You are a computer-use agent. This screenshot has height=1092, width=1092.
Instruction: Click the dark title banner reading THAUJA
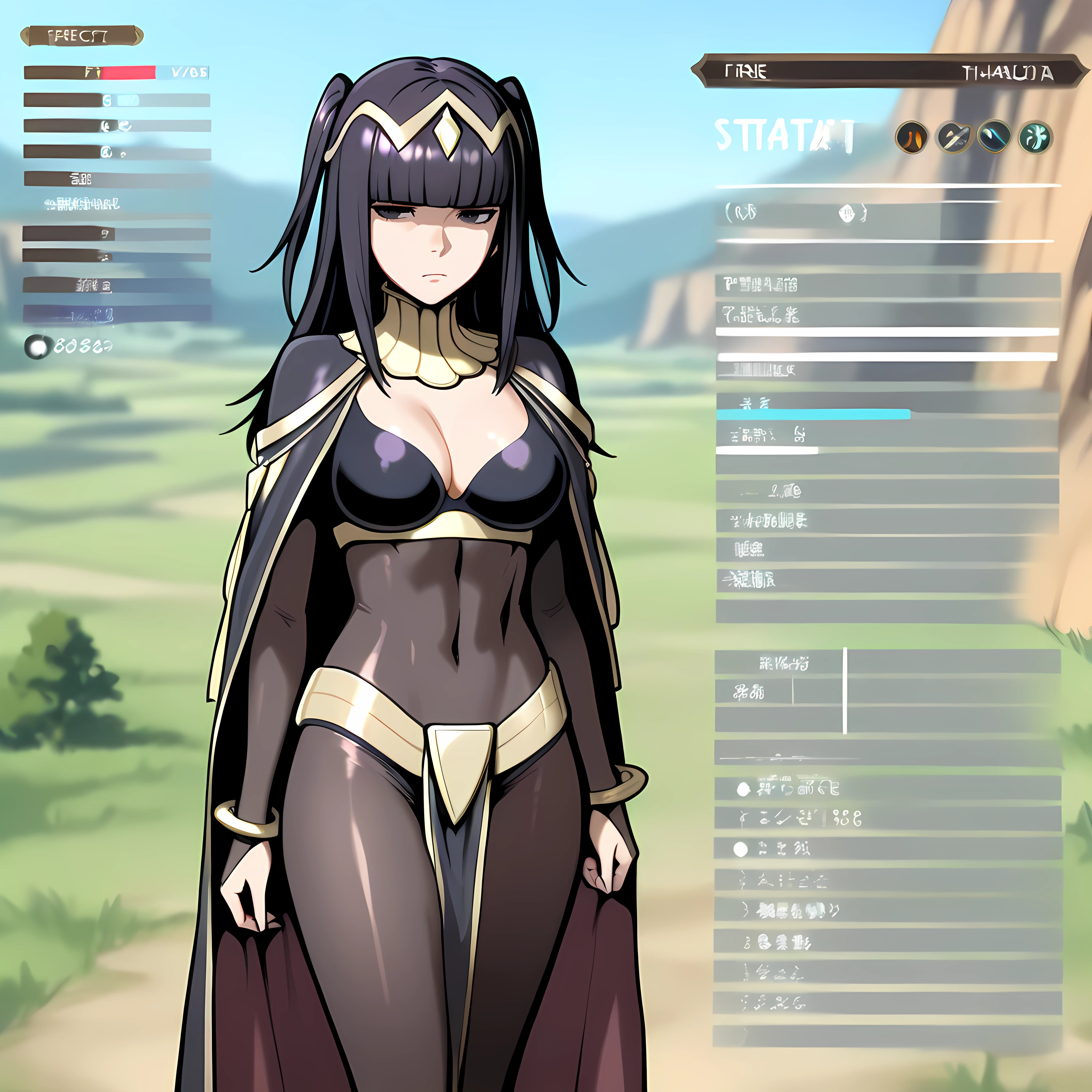click(889, 72)
